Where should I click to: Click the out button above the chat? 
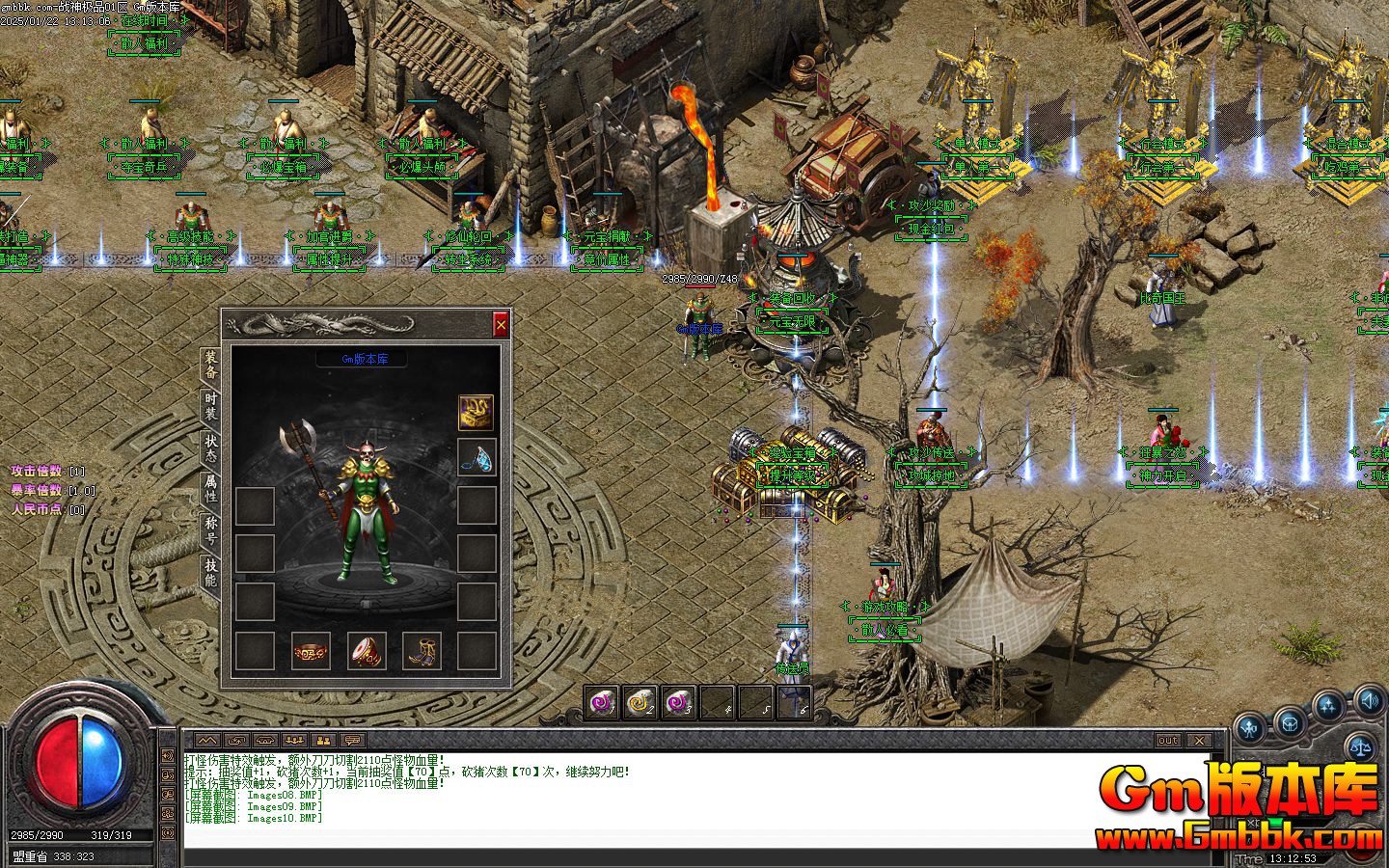point(1167,740)
